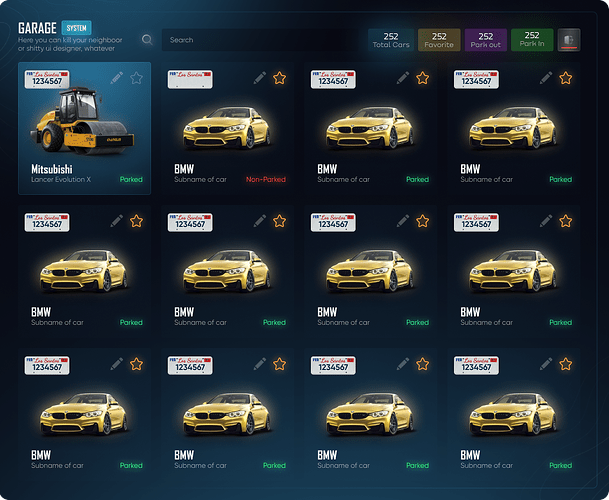Click the search input field
Viewport: 609px width, 500px height.
tap(260, 40)
